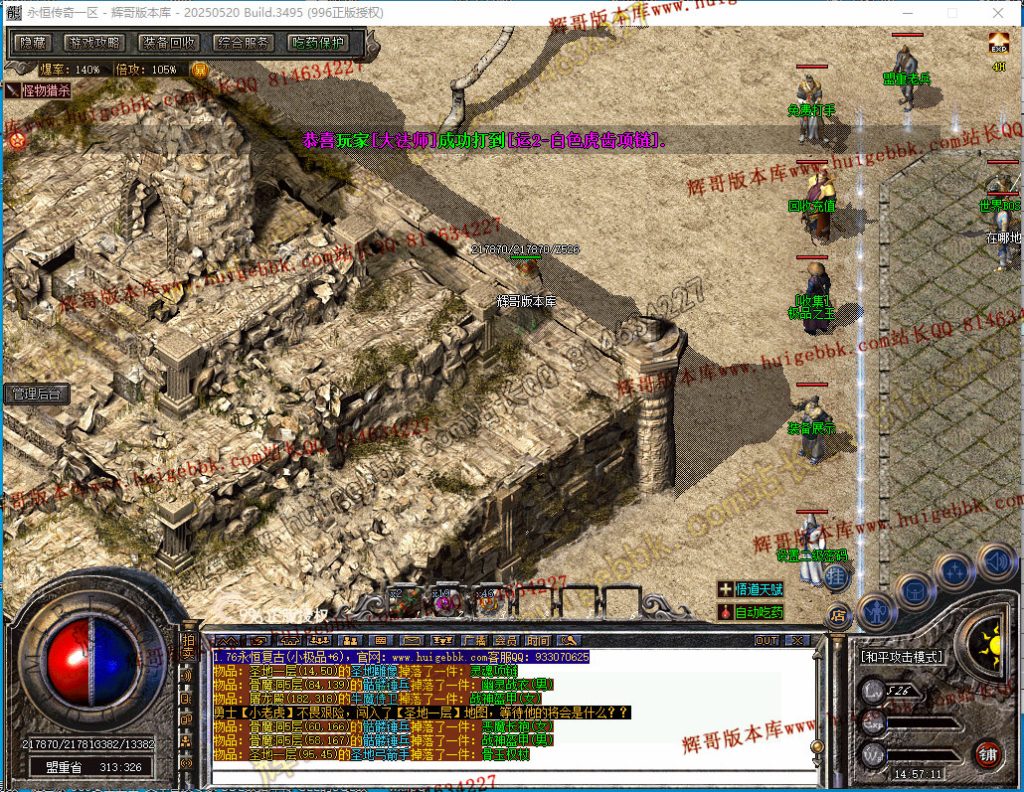Click the red 铺 stall button
The width and height of the screenshot is (1024, 792).
[x=989, y=753]
